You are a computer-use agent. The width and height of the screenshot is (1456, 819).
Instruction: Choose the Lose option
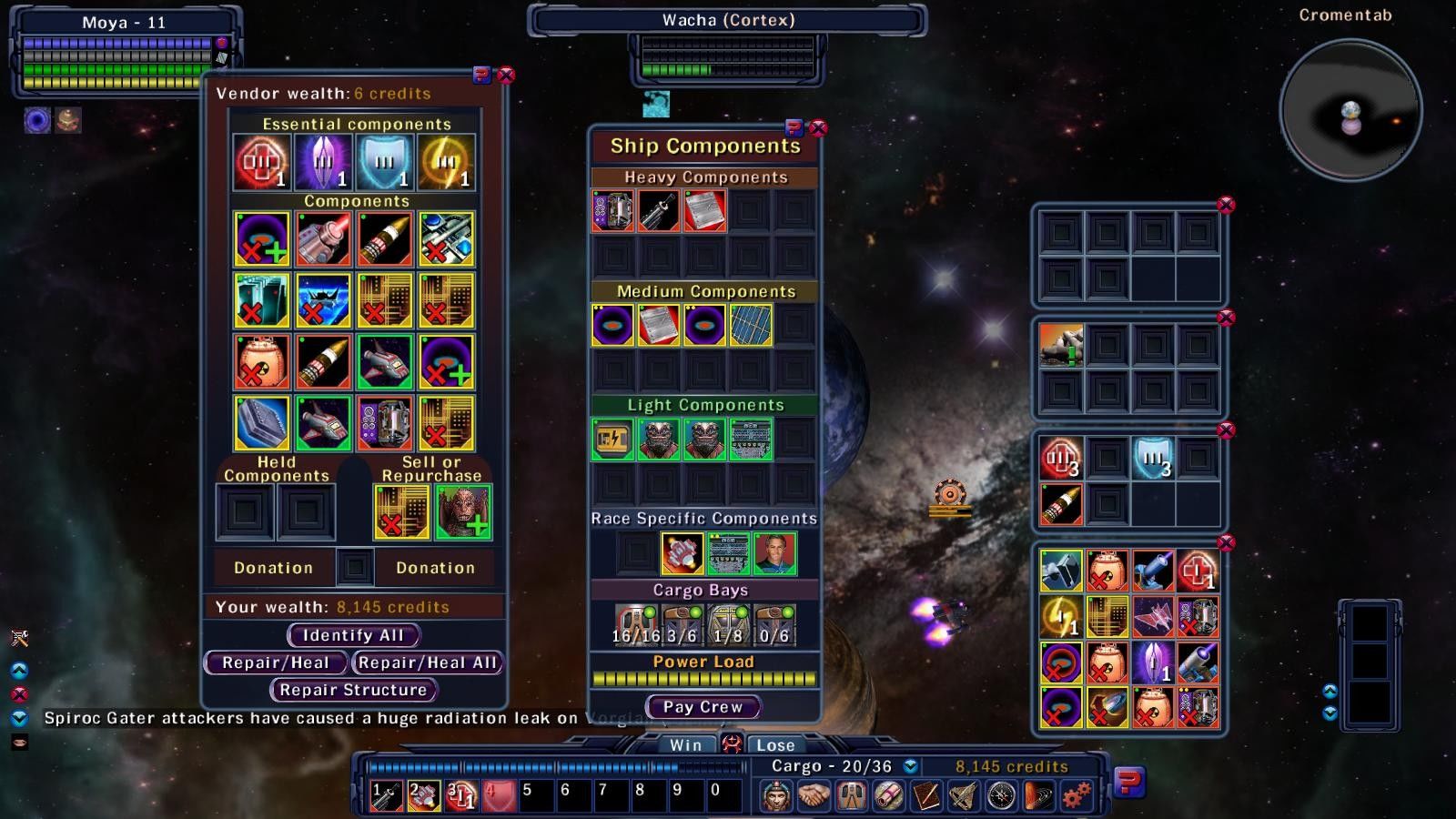pyautogui.click(x=775, y=744)
